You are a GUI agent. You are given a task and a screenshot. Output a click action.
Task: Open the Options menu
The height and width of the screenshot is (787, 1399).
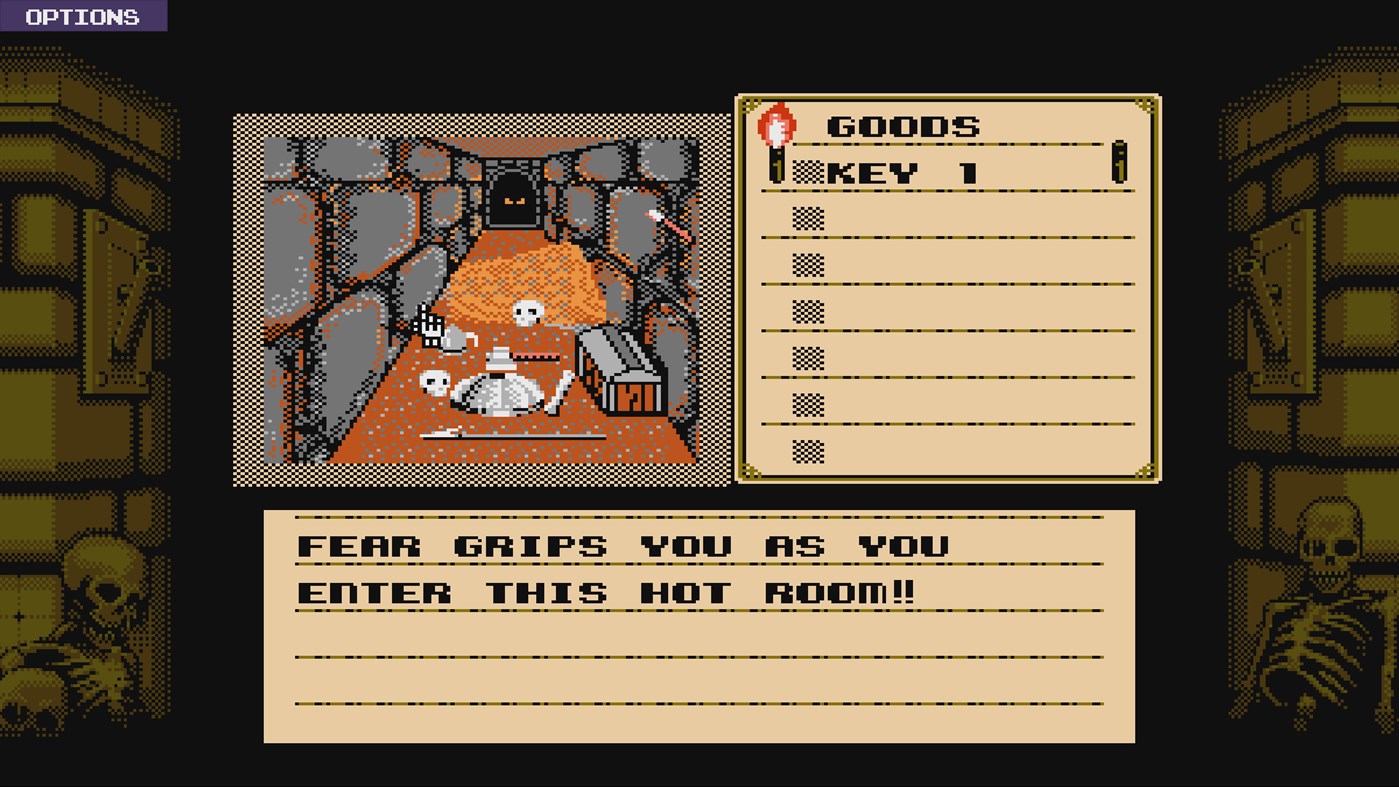[x=82, y=17]
